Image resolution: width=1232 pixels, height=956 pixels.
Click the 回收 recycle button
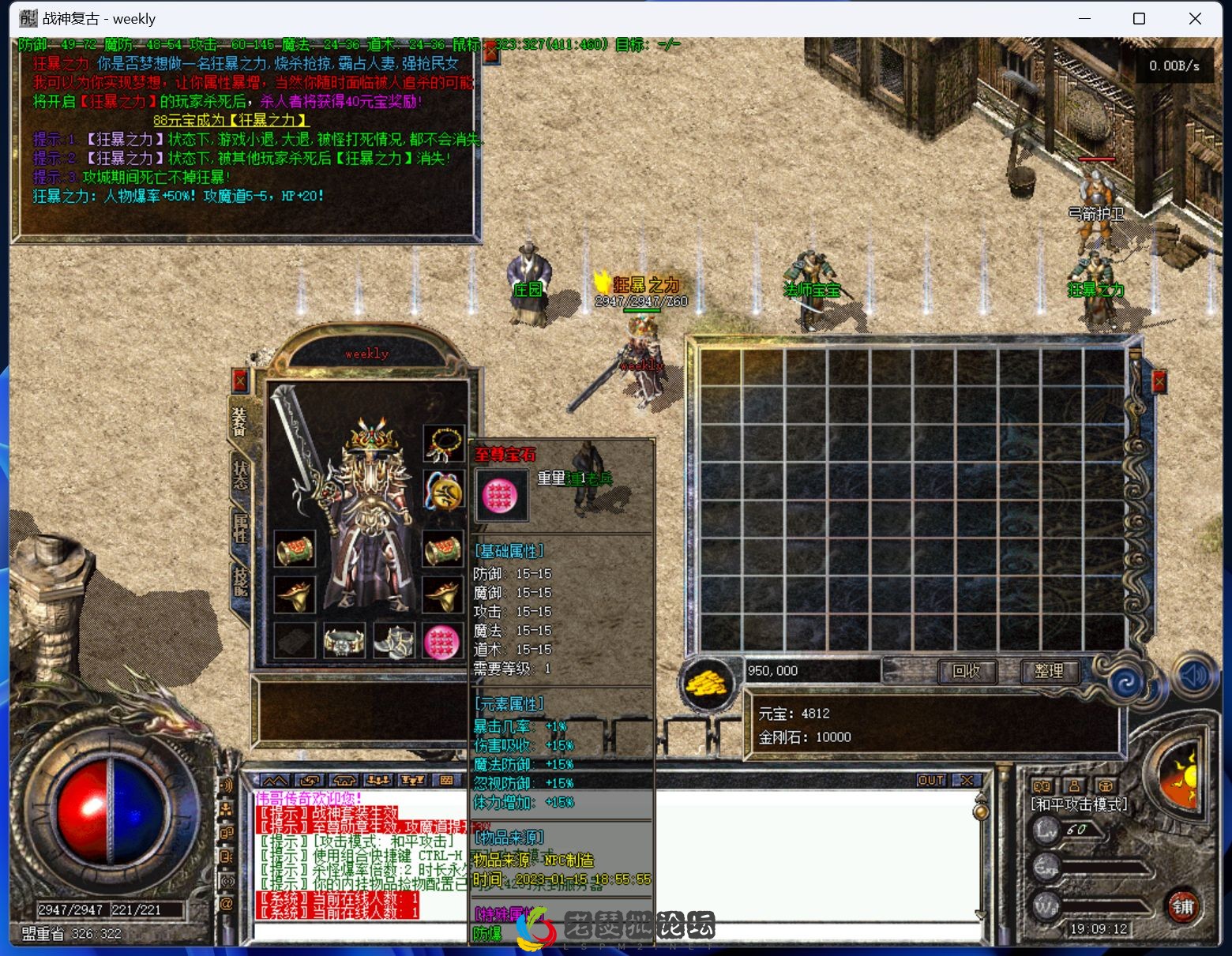coord(967,671)
